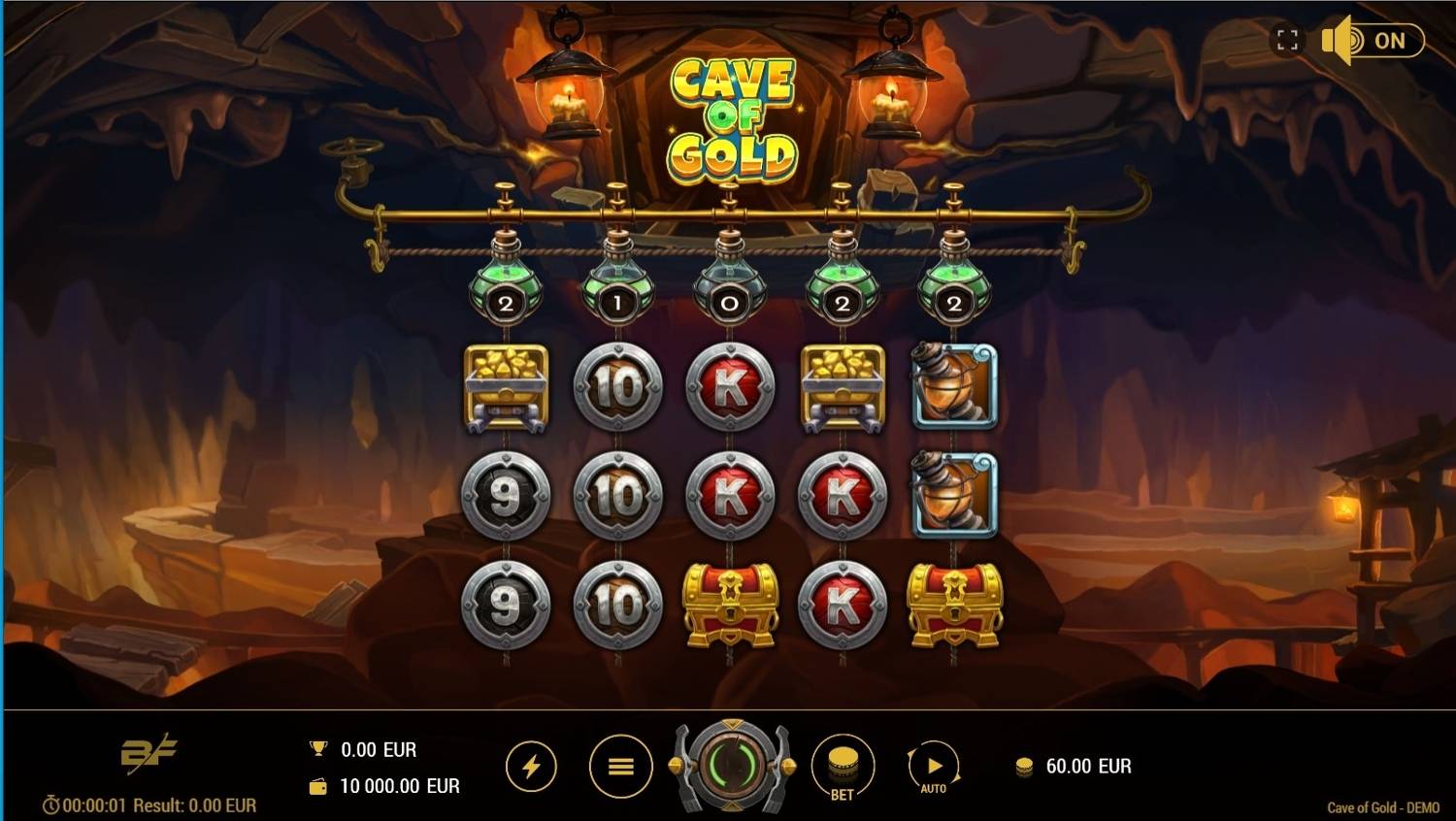The height and width of the screenshot is (821, 1456).
Task: Toggle fullscreen mode
Action: [x=1288, y=41]
